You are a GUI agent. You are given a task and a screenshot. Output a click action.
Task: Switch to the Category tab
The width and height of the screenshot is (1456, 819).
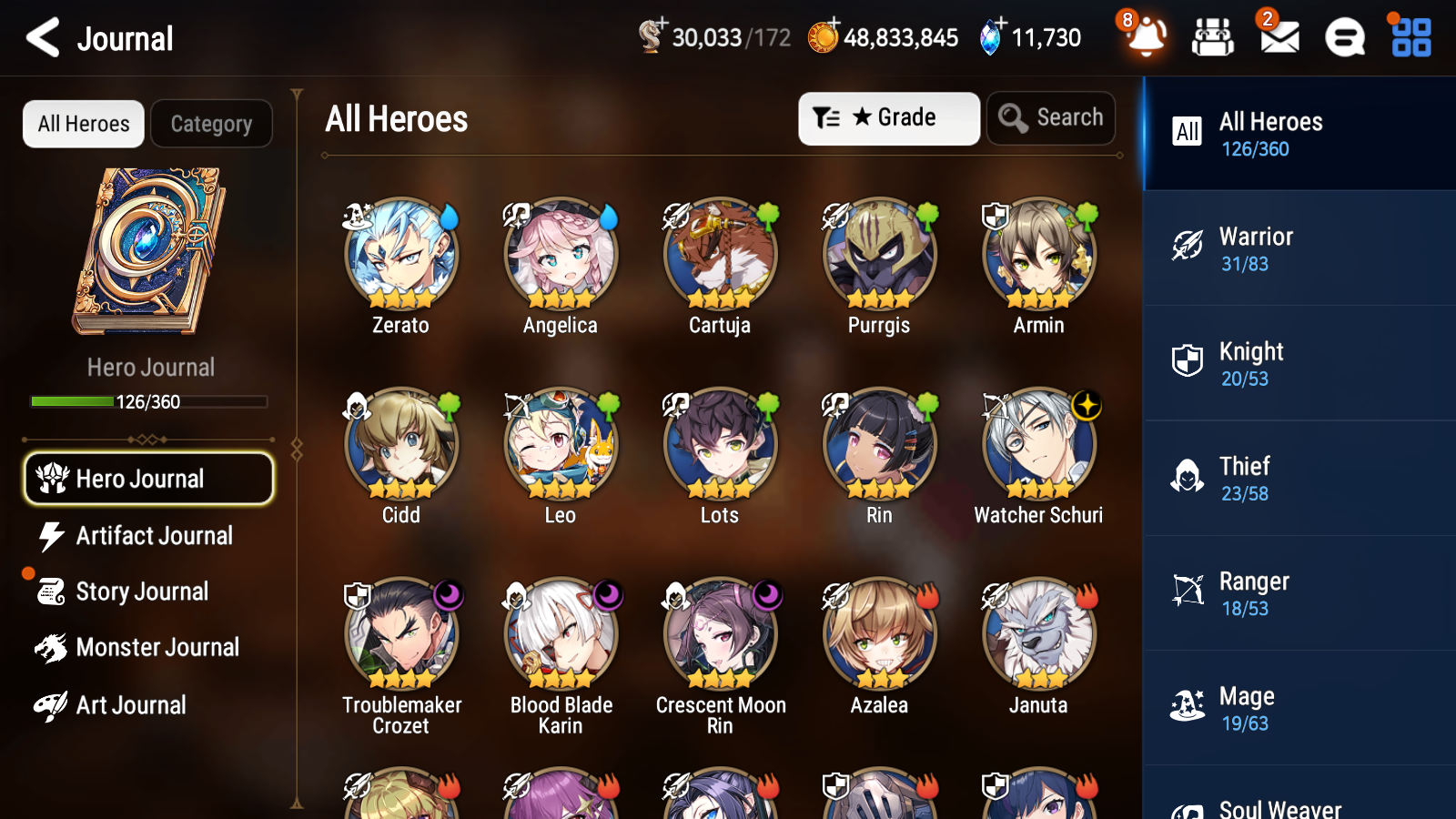[x=211, y=124]
